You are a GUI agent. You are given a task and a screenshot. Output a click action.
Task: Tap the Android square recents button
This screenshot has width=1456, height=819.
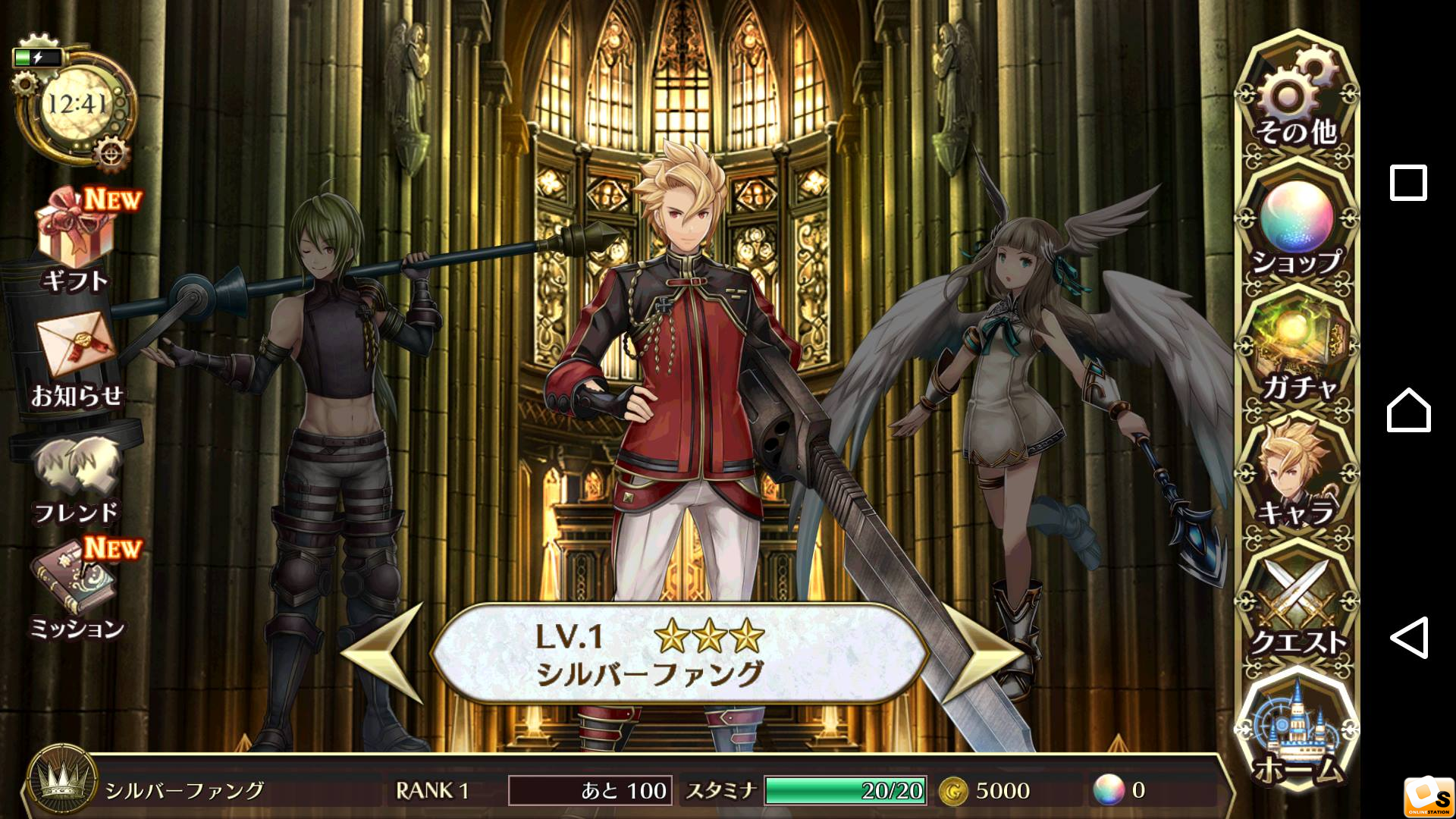(1408, 183)
